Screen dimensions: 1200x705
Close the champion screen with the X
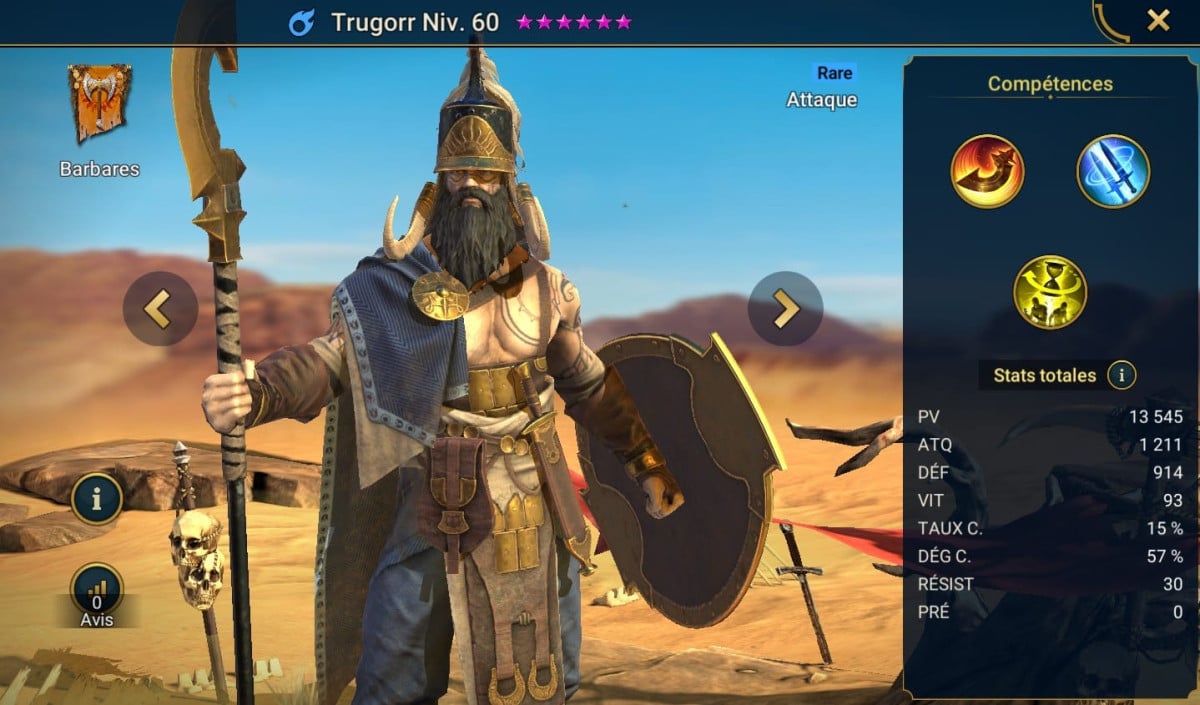click(1158, 20)
